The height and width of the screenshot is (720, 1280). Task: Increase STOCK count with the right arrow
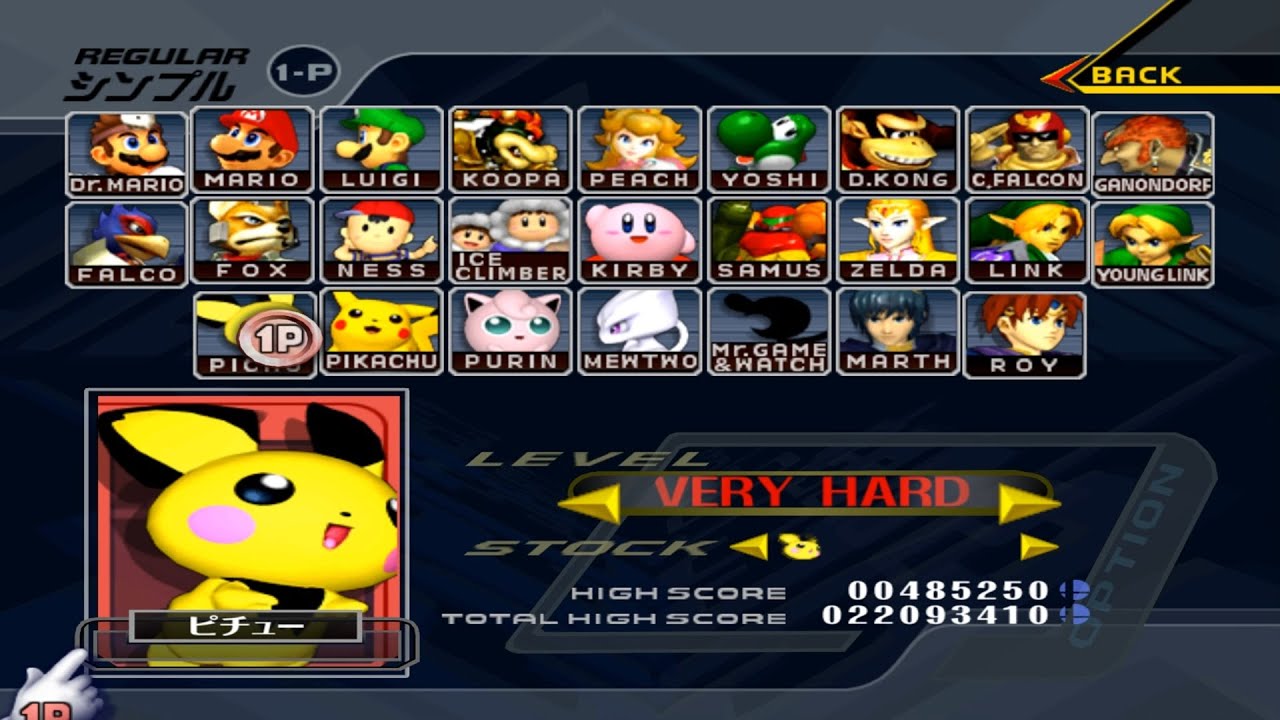coord(1038,547)
